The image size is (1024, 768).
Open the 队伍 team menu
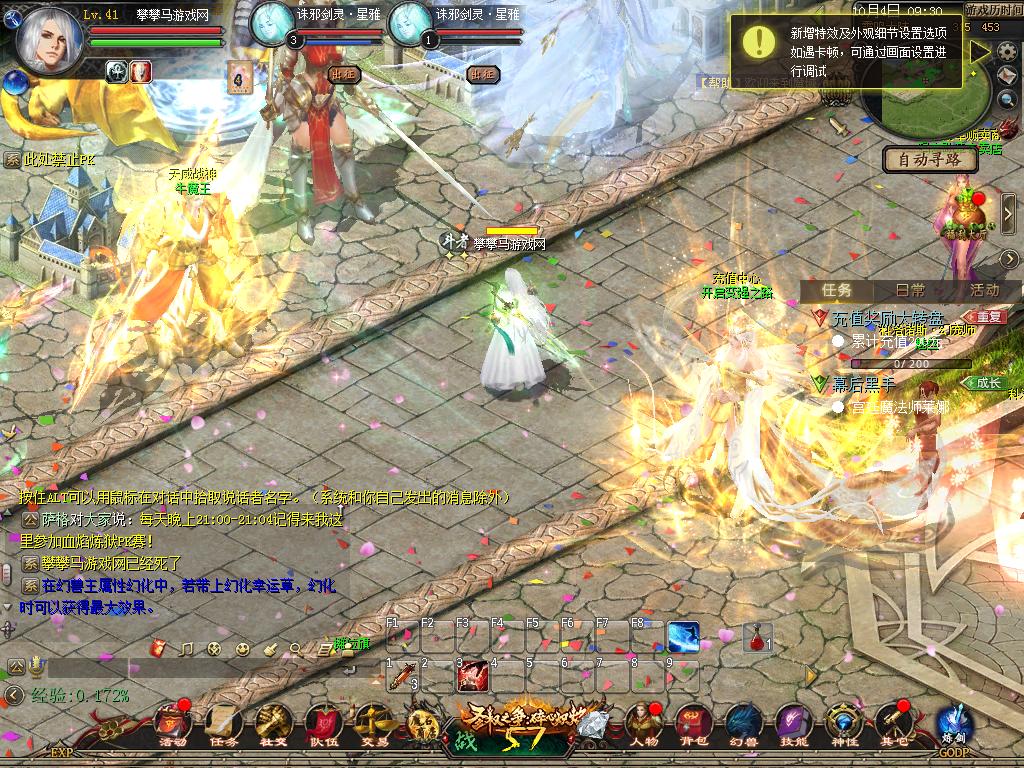(x=323, y=723)
